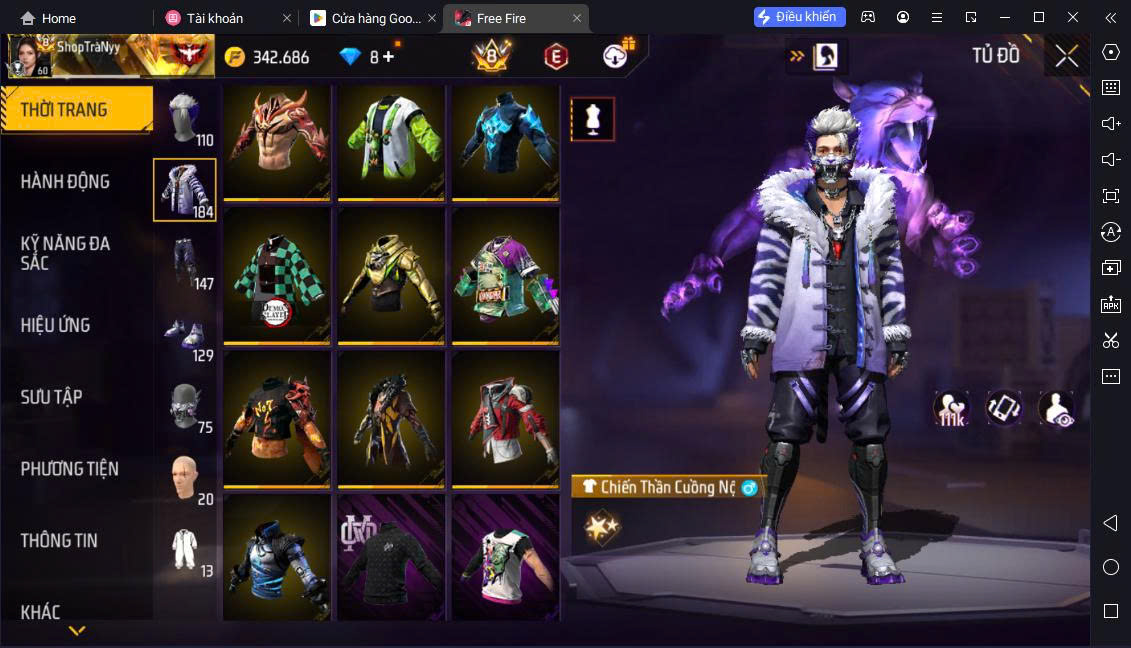Open the head subcategory with 110 items
The height and width of the screenshot is (648, 1131).
pyautogui.click(x=185, y=119)
